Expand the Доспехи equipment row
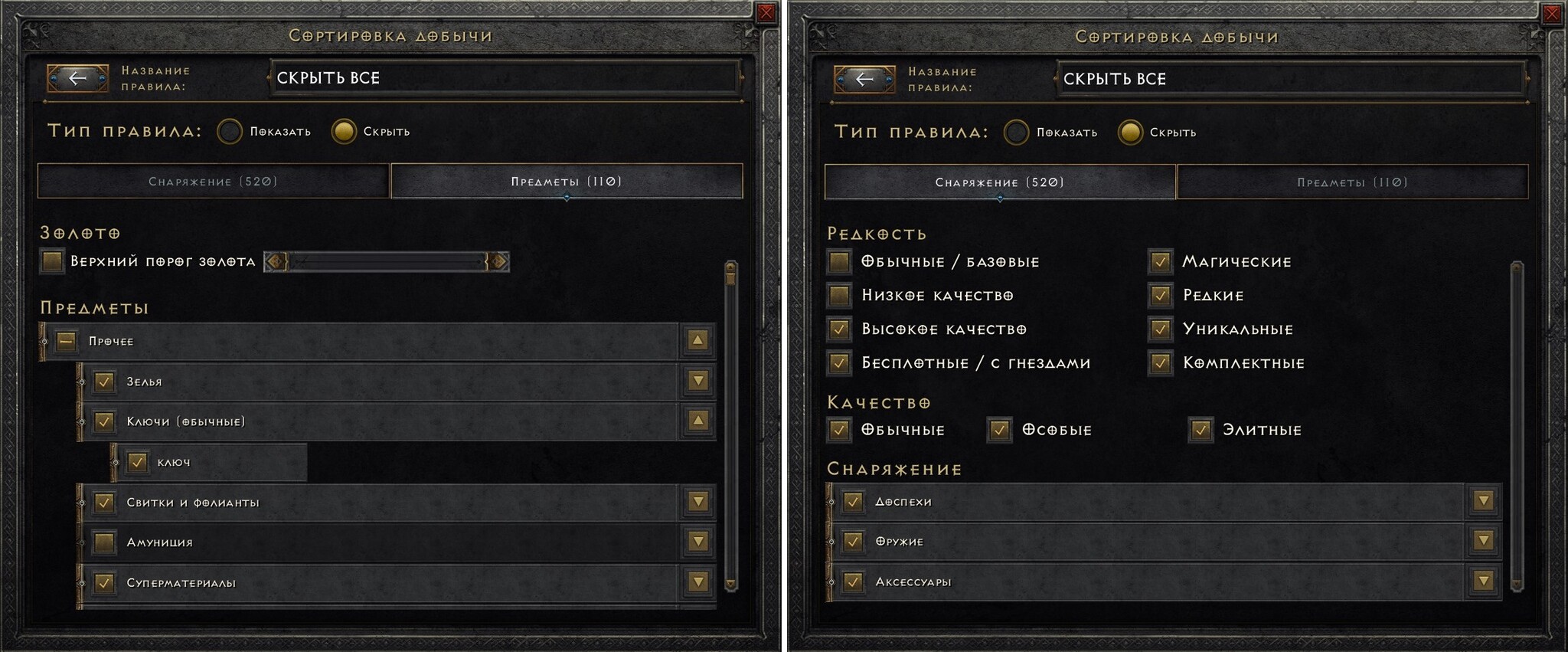Image resolution: width=1568 pixels, height=652 pixels. (x=1484, y=501)
